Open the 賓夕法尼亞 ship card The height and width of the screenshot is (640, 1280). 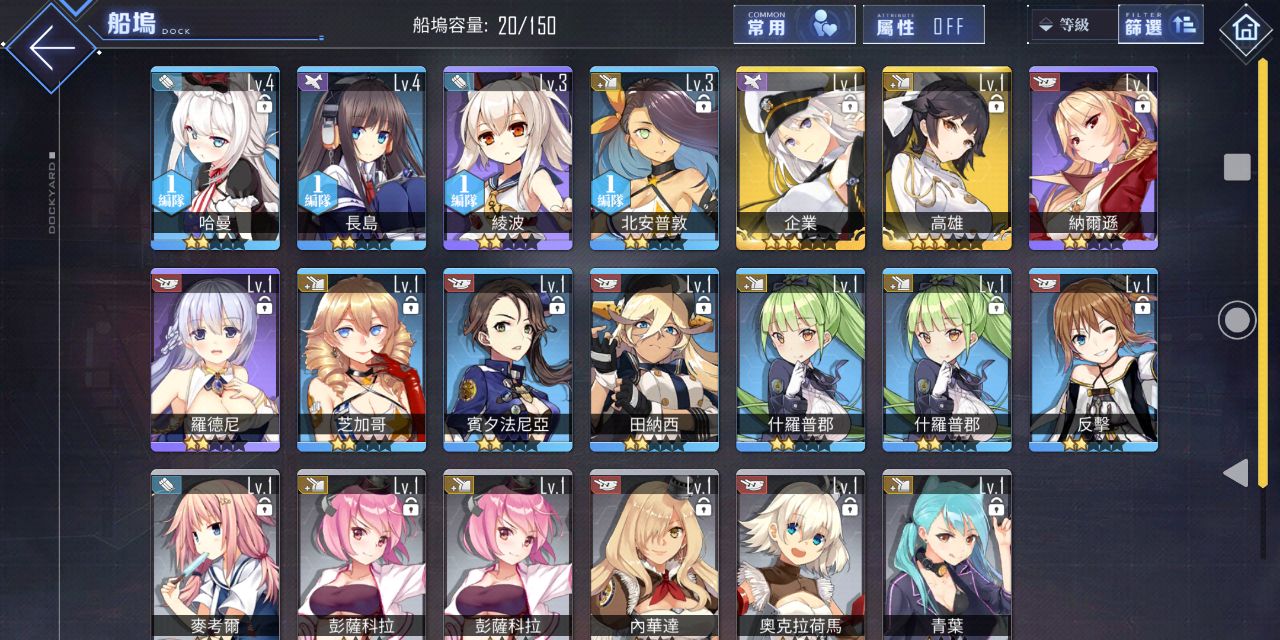coord(508,360)
